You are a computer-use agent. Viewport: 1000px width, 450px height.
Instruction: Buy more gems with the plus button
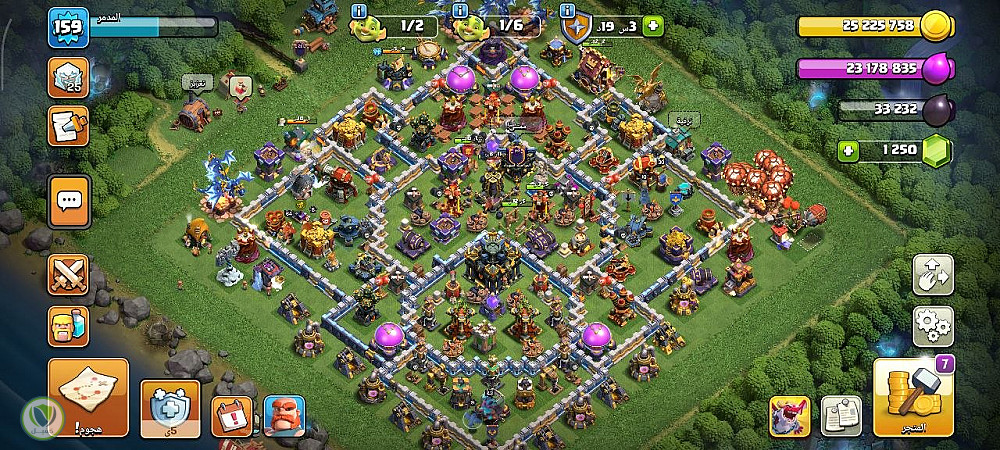click(x=851, y=151)
